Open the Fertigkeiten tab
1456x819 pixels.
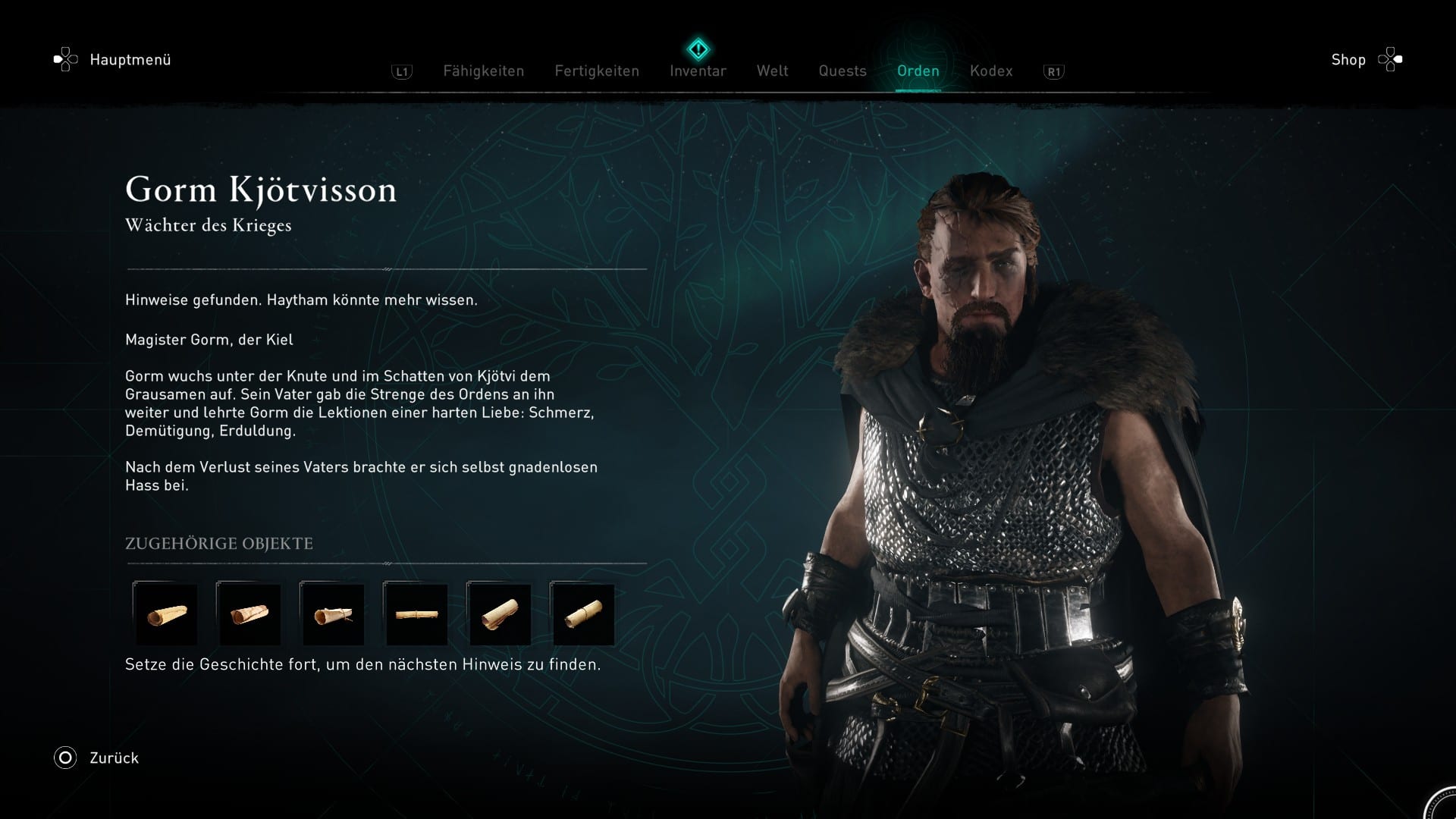pyautogui.click(x=597, y=71)
